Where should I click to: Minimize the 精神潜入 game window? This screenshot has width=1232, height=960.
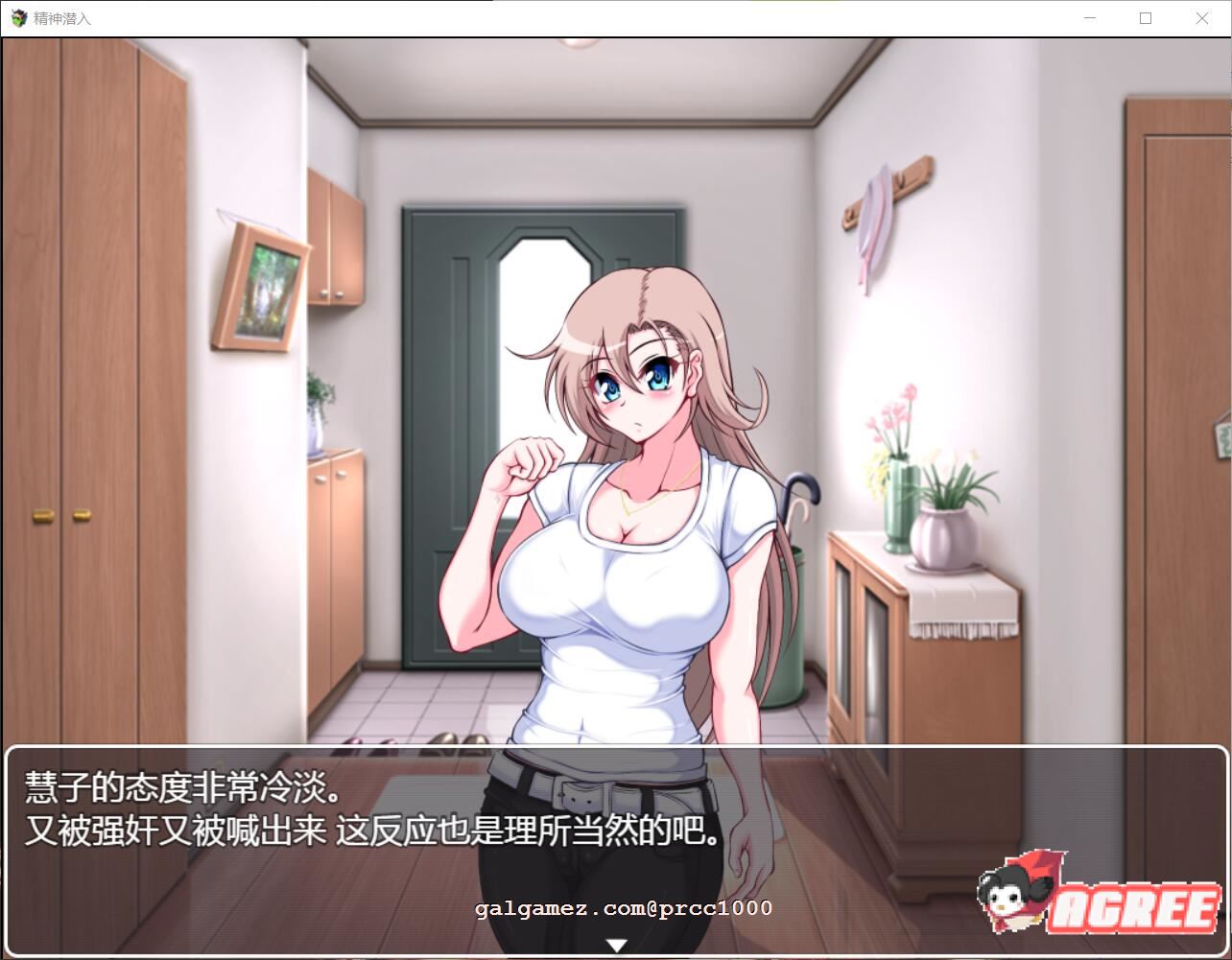(x=1088, y=17)
